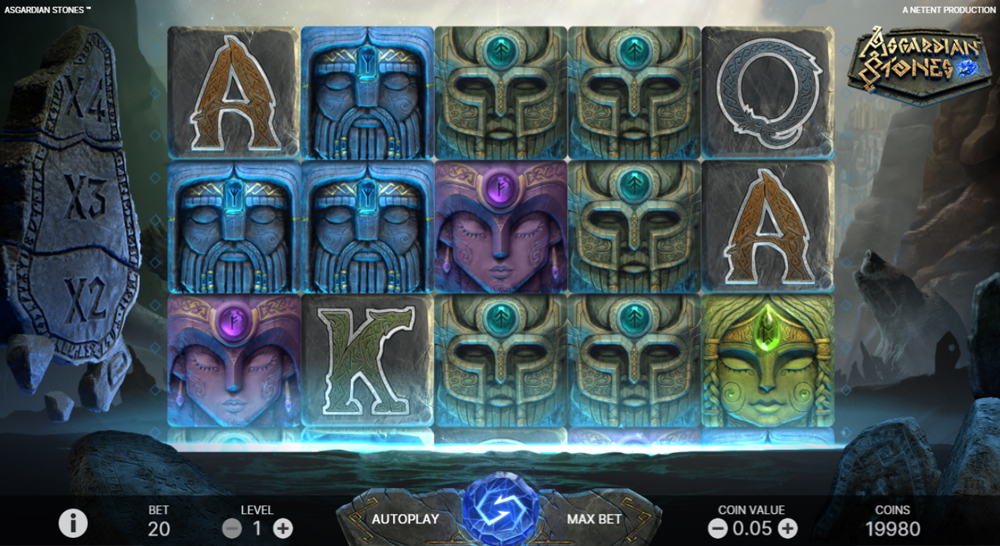This screenshot has width=1000, height=546.
Task: Decrease the bet level
Action: (x=232, y=528)
